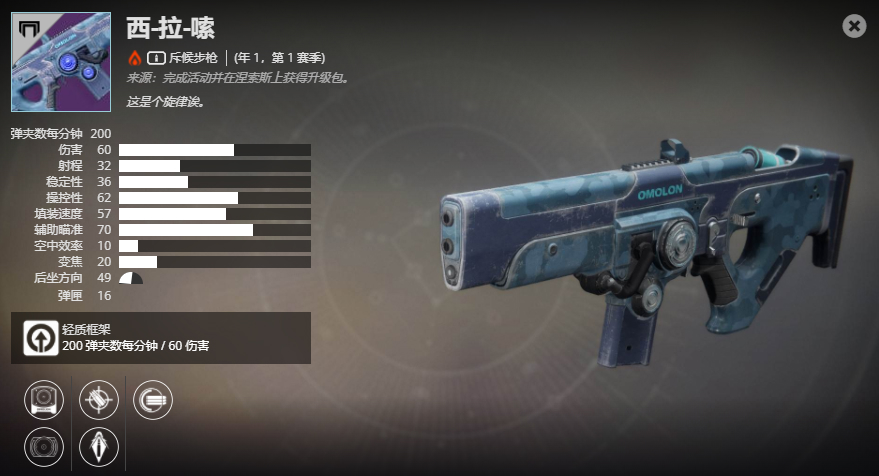Viewport: 879px width, 476px height.
Task: Open the weapon thumbnail image
Action: coord(61,62)
